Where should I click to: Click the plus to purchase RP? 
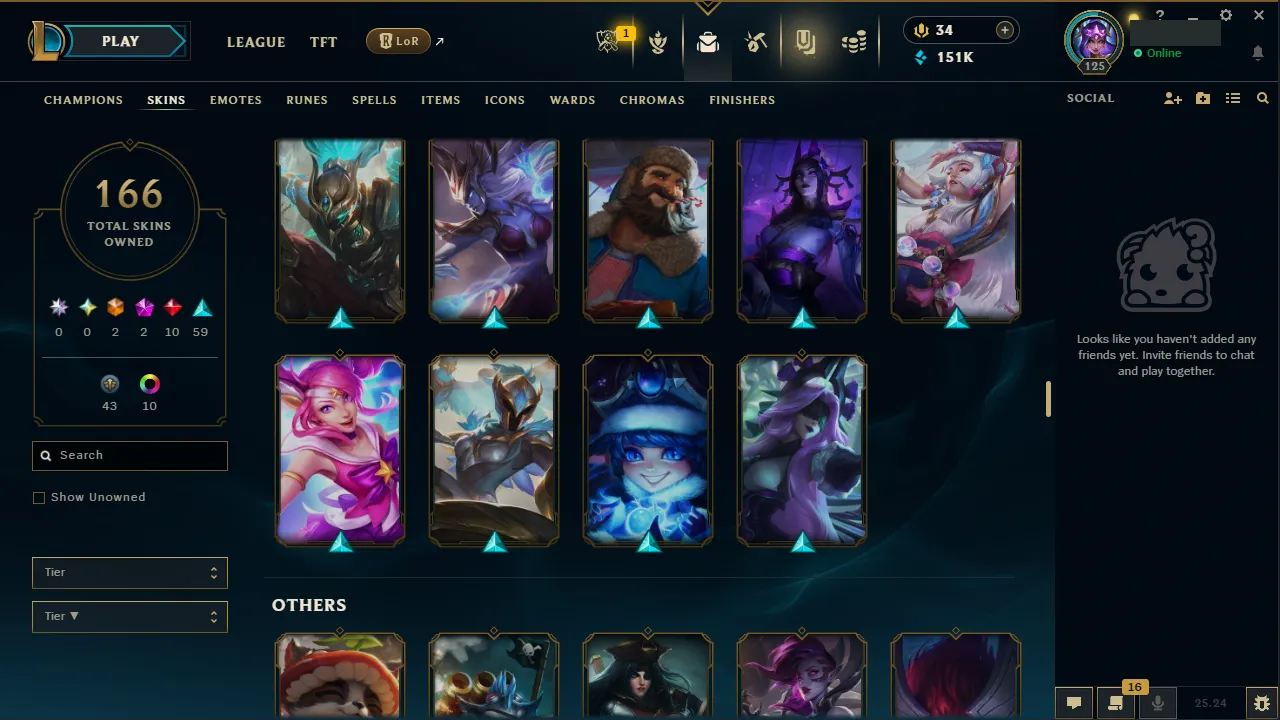click(1004, 30)
